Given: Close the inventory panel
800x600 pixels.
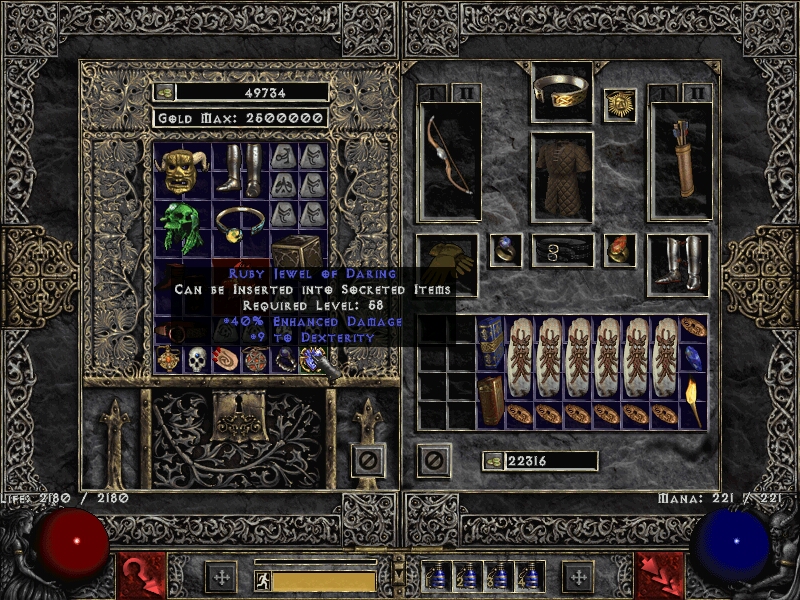Looking at the screenshot, I should click(x=433, y=460).
